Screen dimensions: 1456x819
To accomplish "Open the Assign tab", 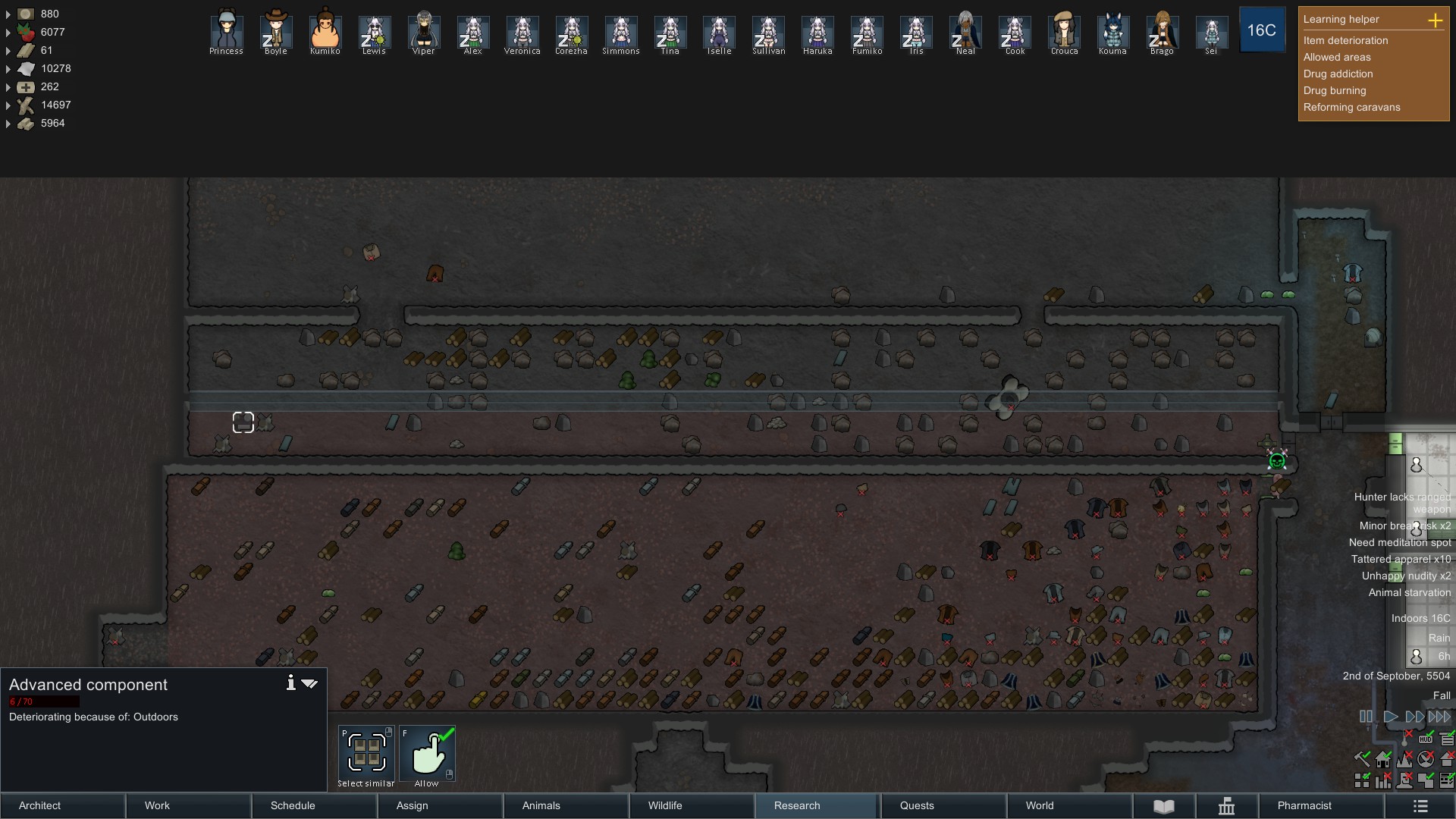I will pyautogui.click(x=440, y=805).
